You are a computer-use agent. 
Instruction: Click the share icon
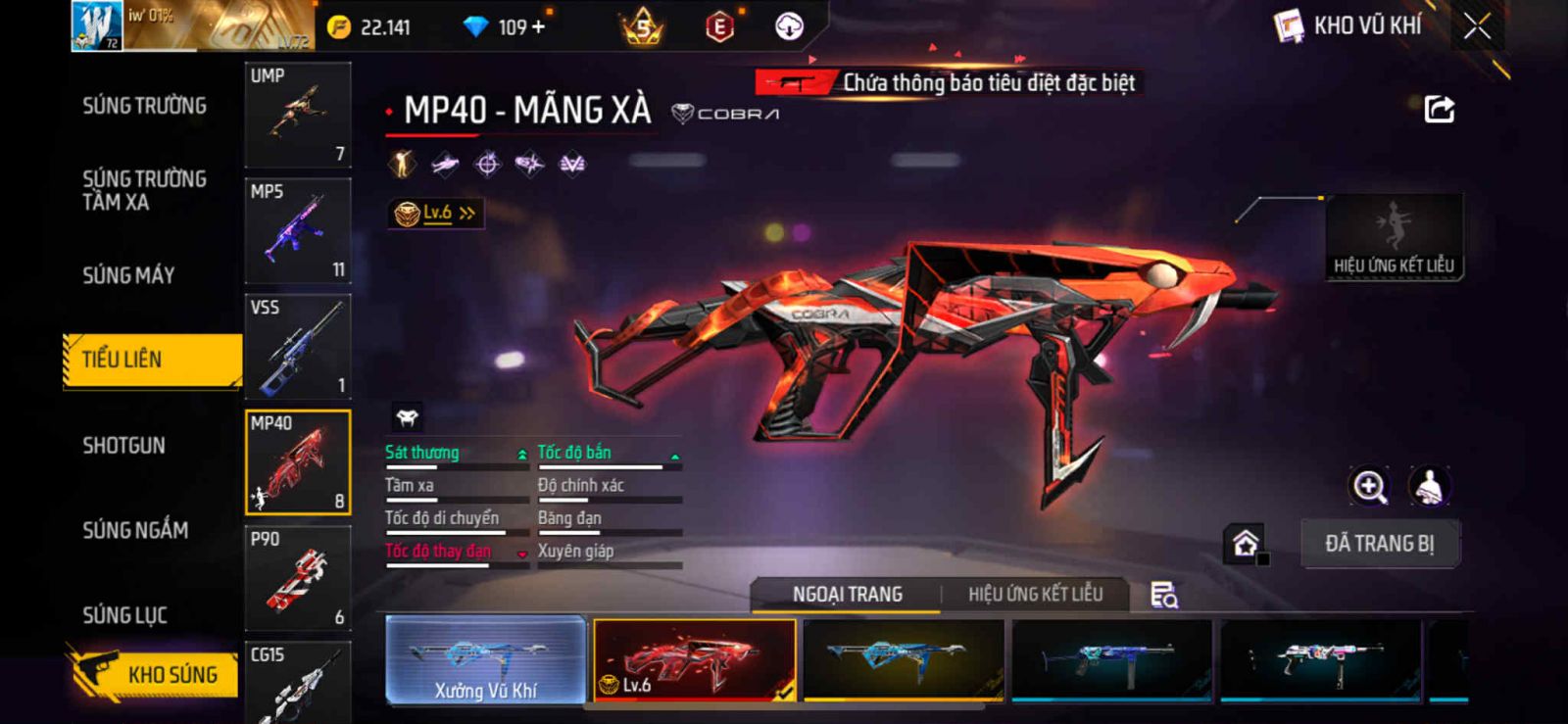(x=1439, y=109)
